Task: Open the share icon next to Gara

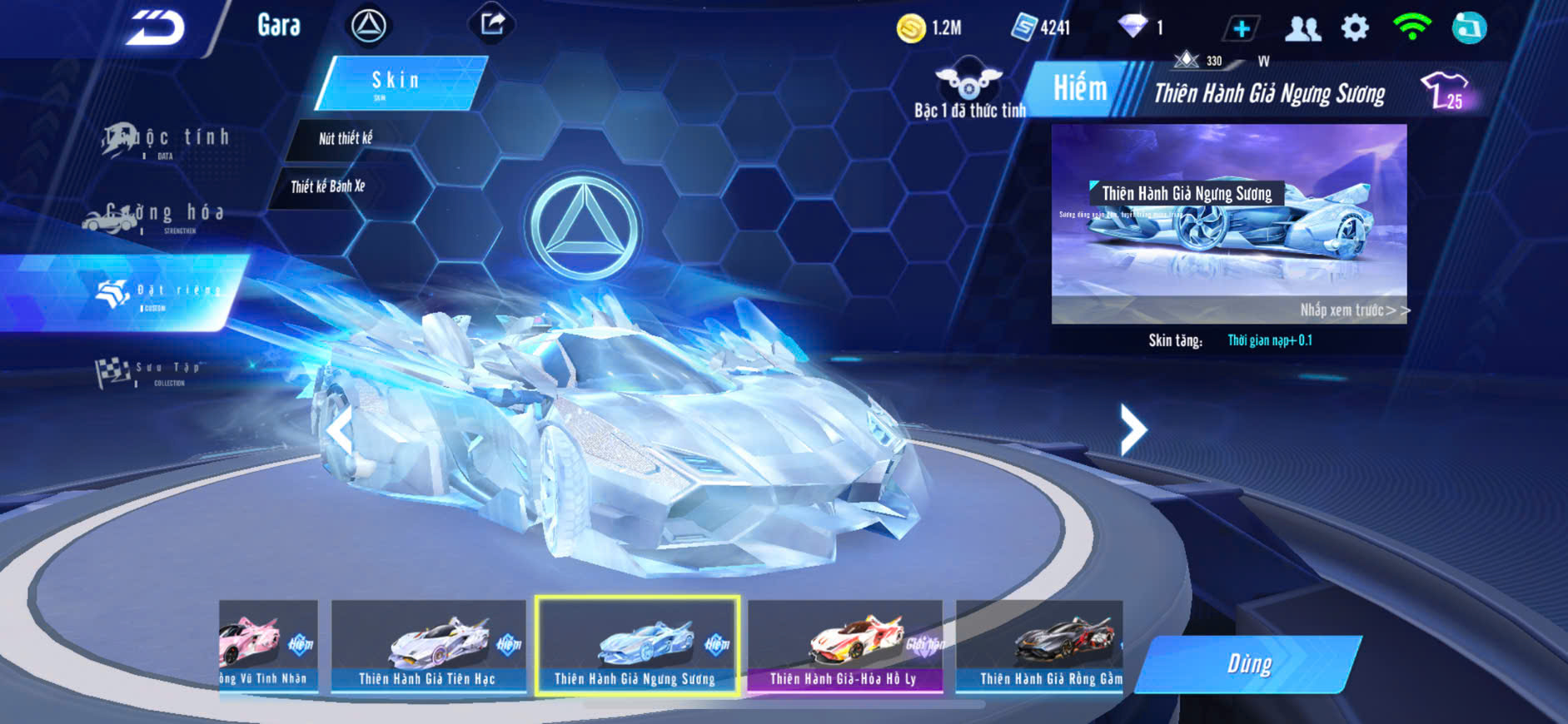Action: click(492, 24)
